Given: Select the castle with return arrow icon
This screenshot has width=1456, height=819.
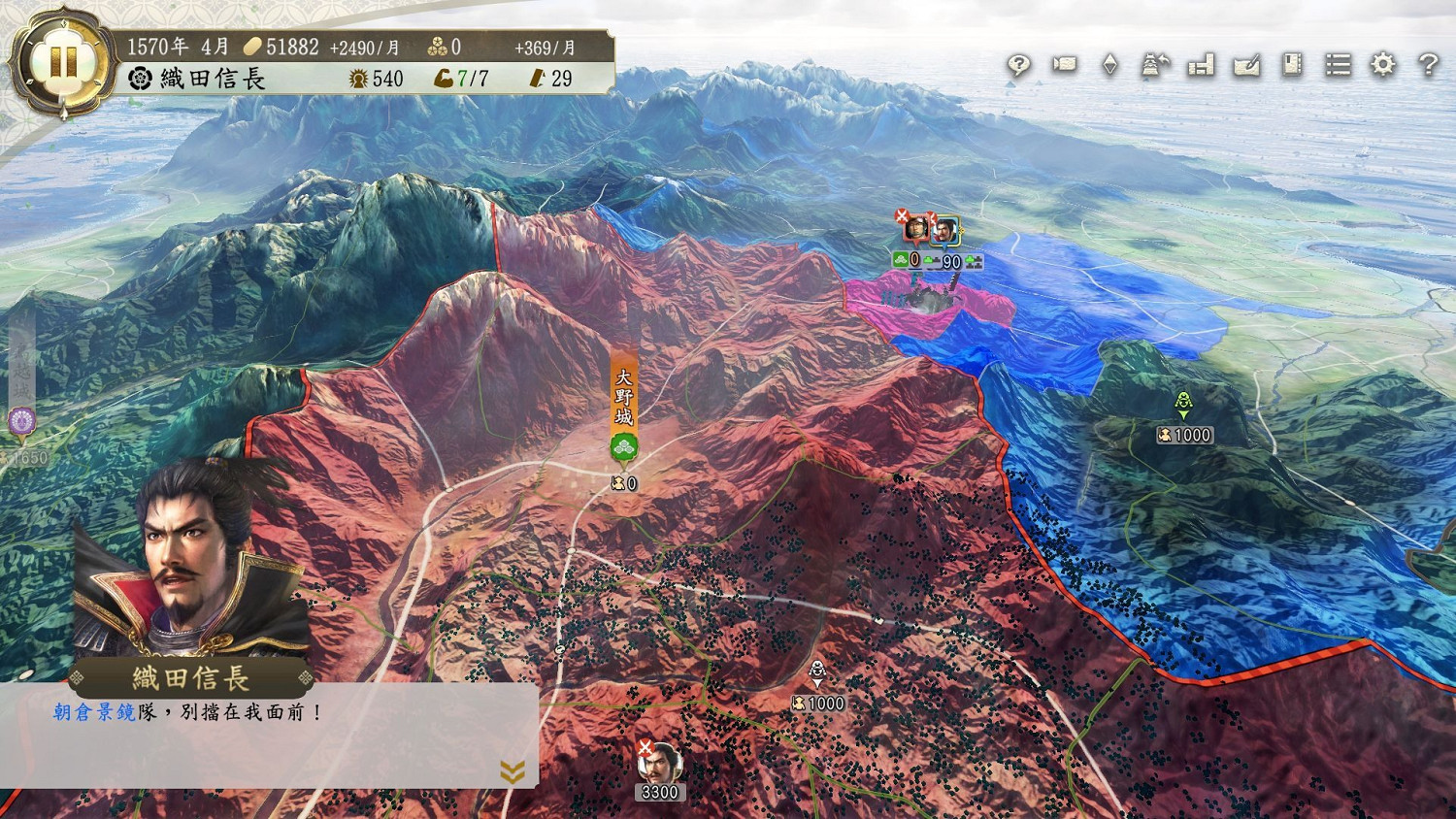Looking at the screenshot, I should (x=1155, y=65).
